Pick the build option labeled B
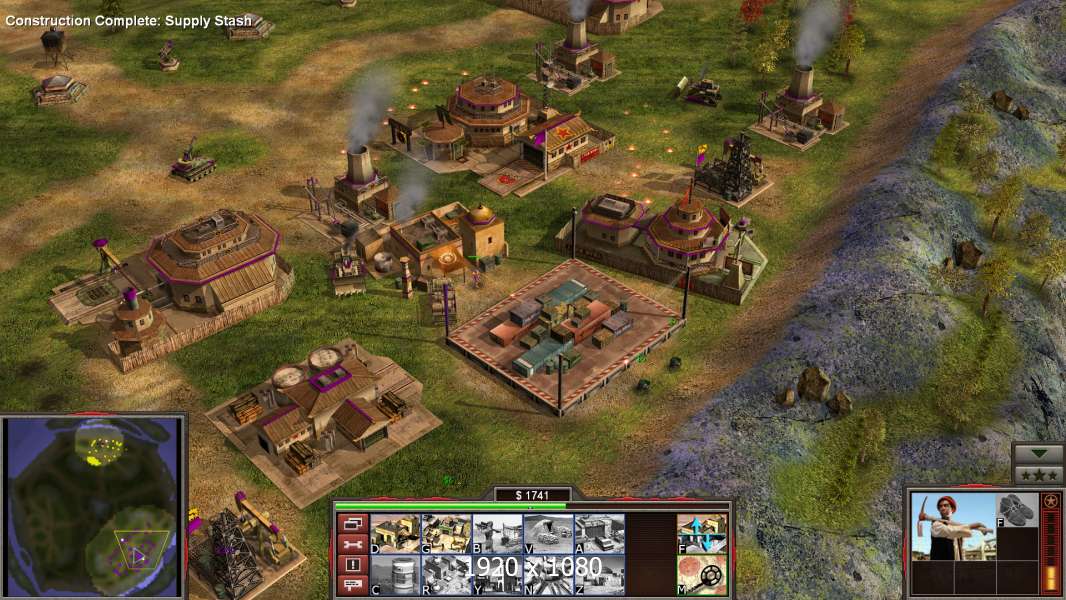Screen dimensions: 1066x600 coord(497,533)
